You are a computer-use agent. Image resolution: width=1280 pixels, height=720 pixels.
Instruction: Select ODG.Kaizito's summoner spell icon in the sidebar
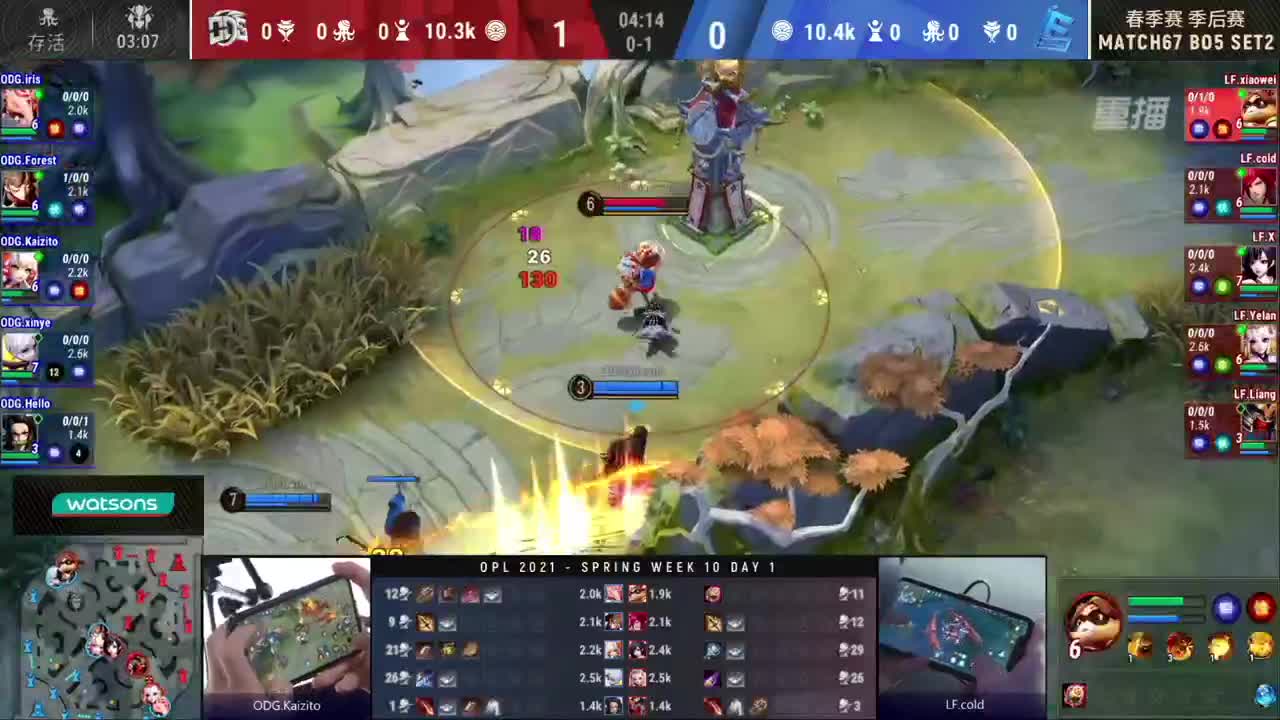[x=54, y=290]
